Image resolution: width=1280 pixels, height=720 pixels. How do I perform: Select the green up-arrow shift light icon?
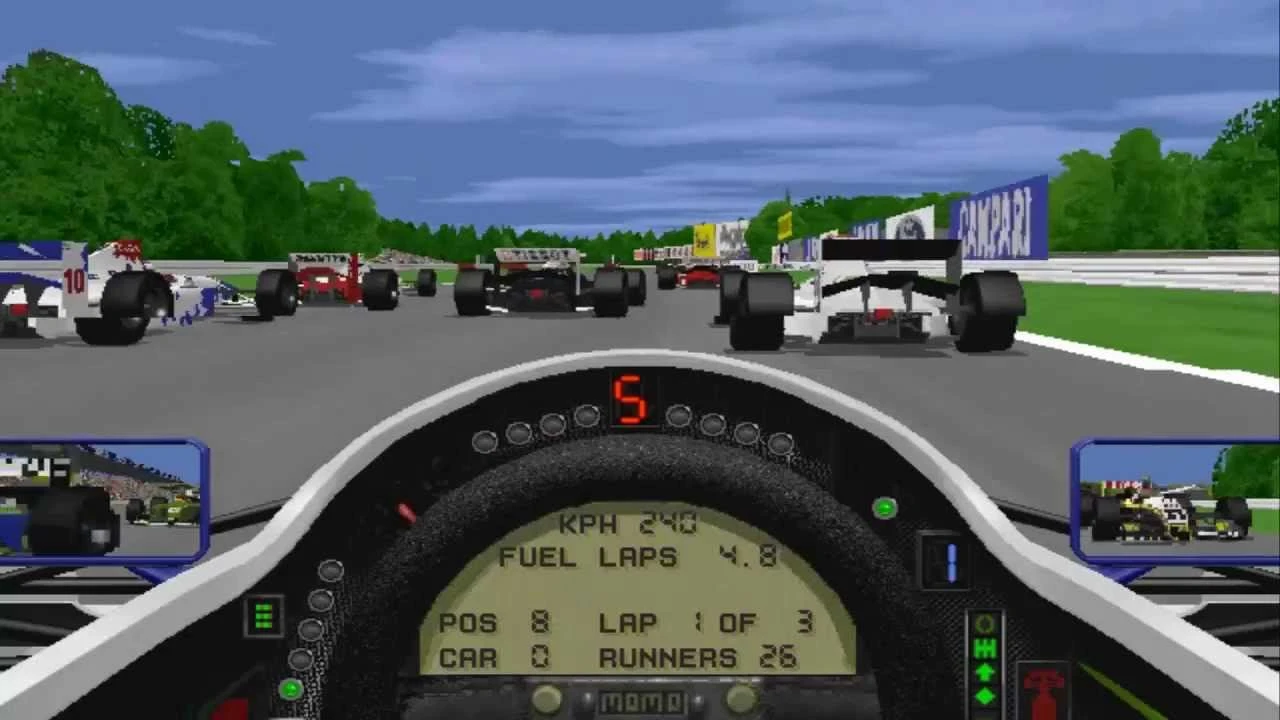click(x=983, y=672)
